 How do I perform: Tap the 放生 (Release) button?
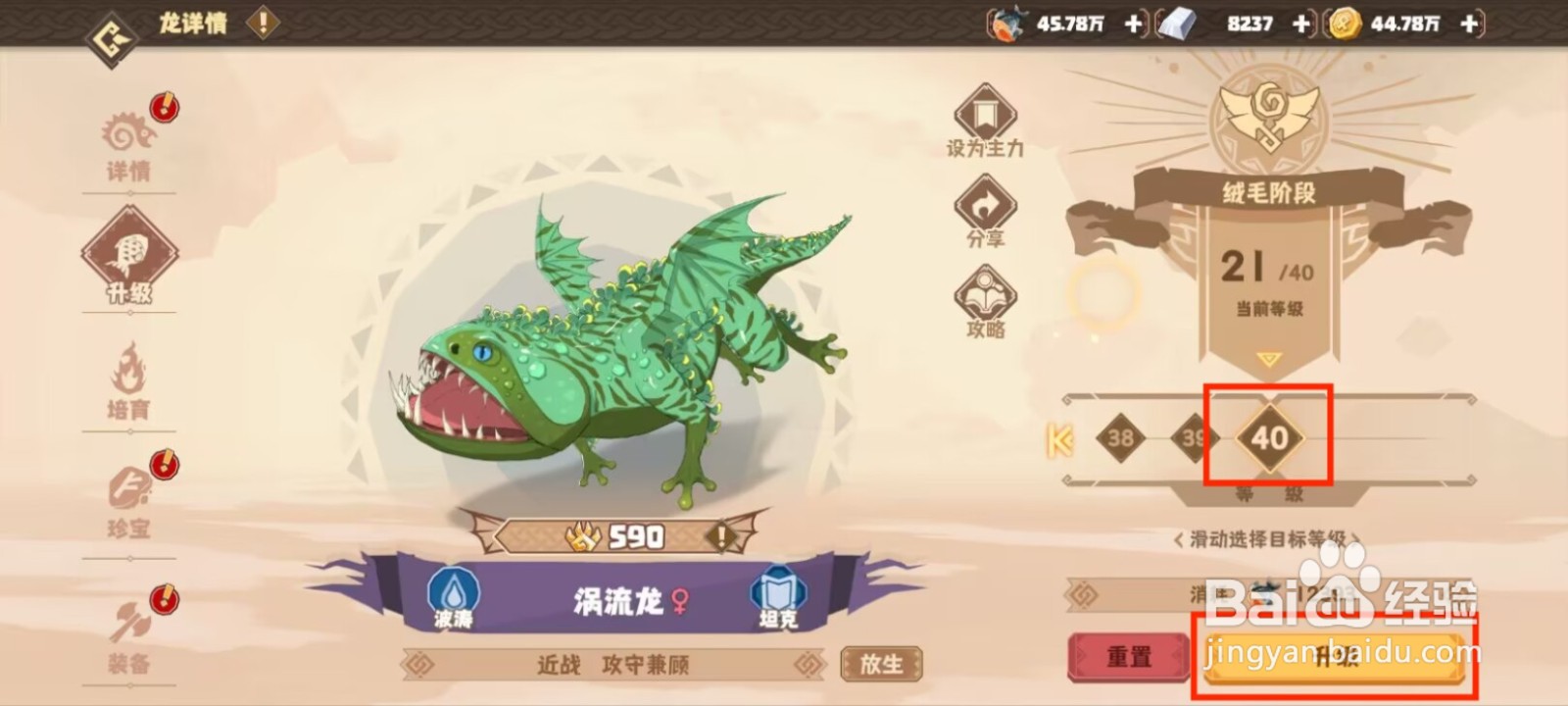pyautogui.click(x=880, y=664)
